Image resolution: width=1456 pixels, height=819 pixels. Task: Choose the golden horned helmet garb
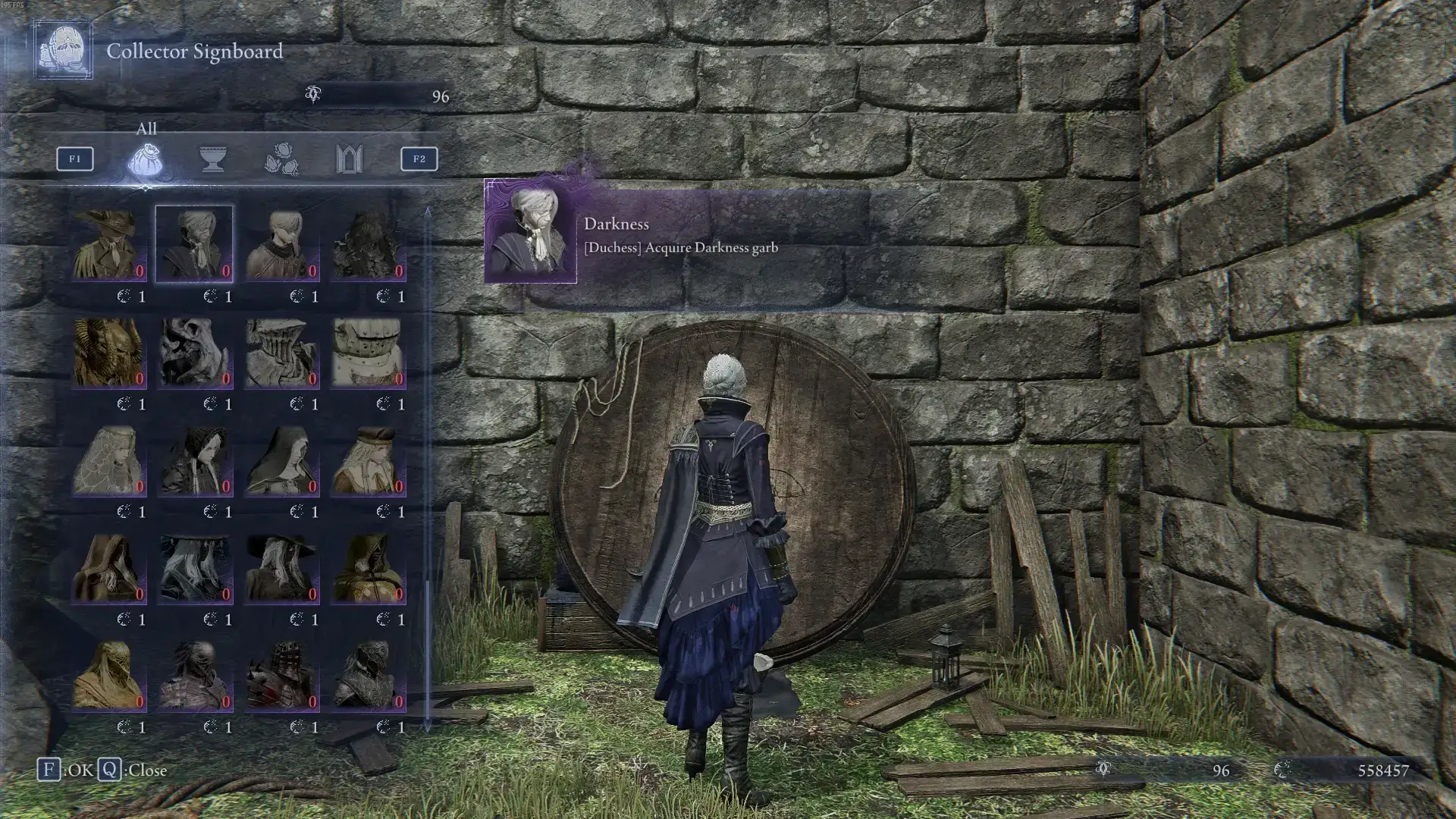[108, 352]
